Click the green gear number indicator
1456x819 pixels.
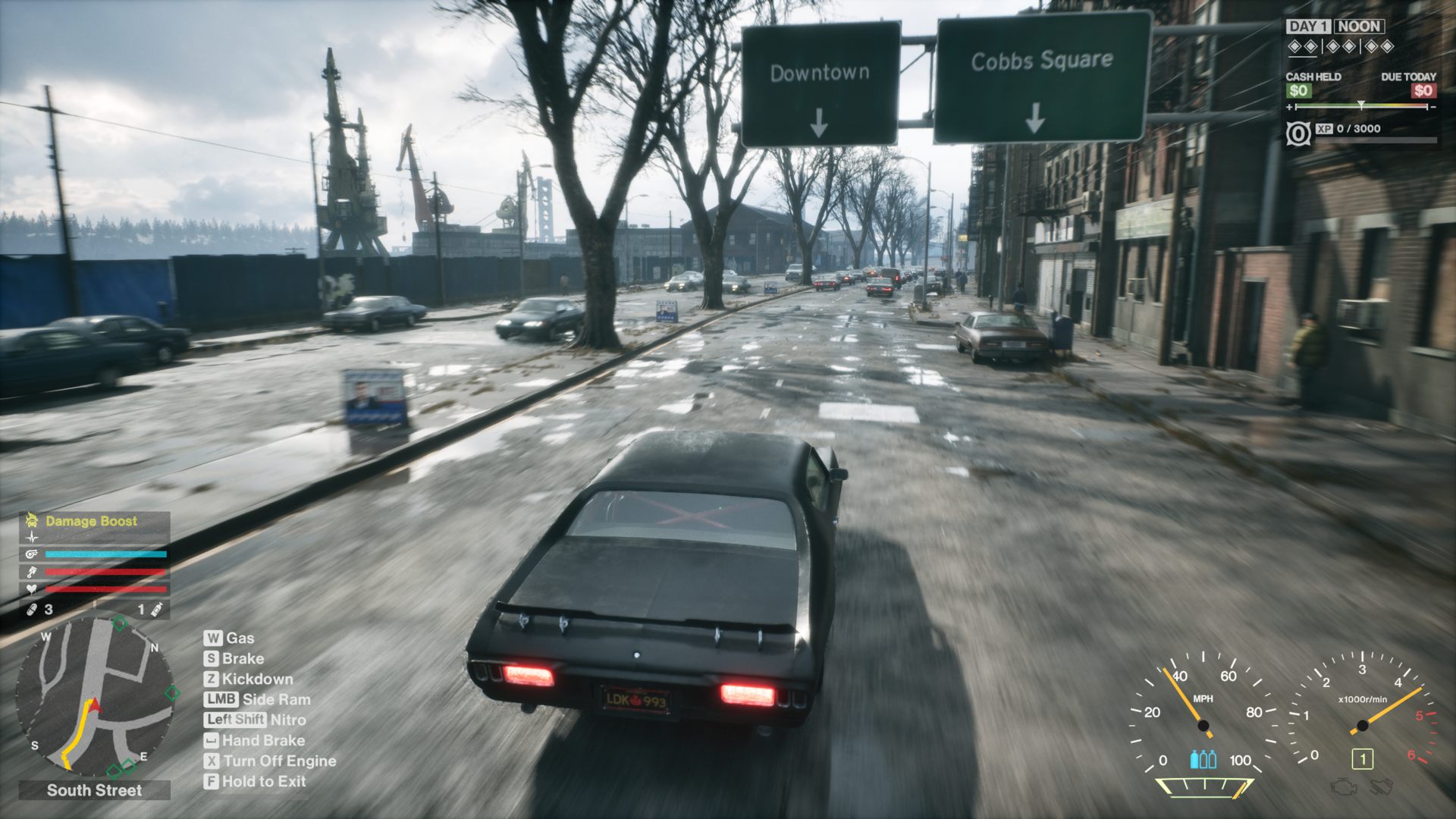point(1362,759)
